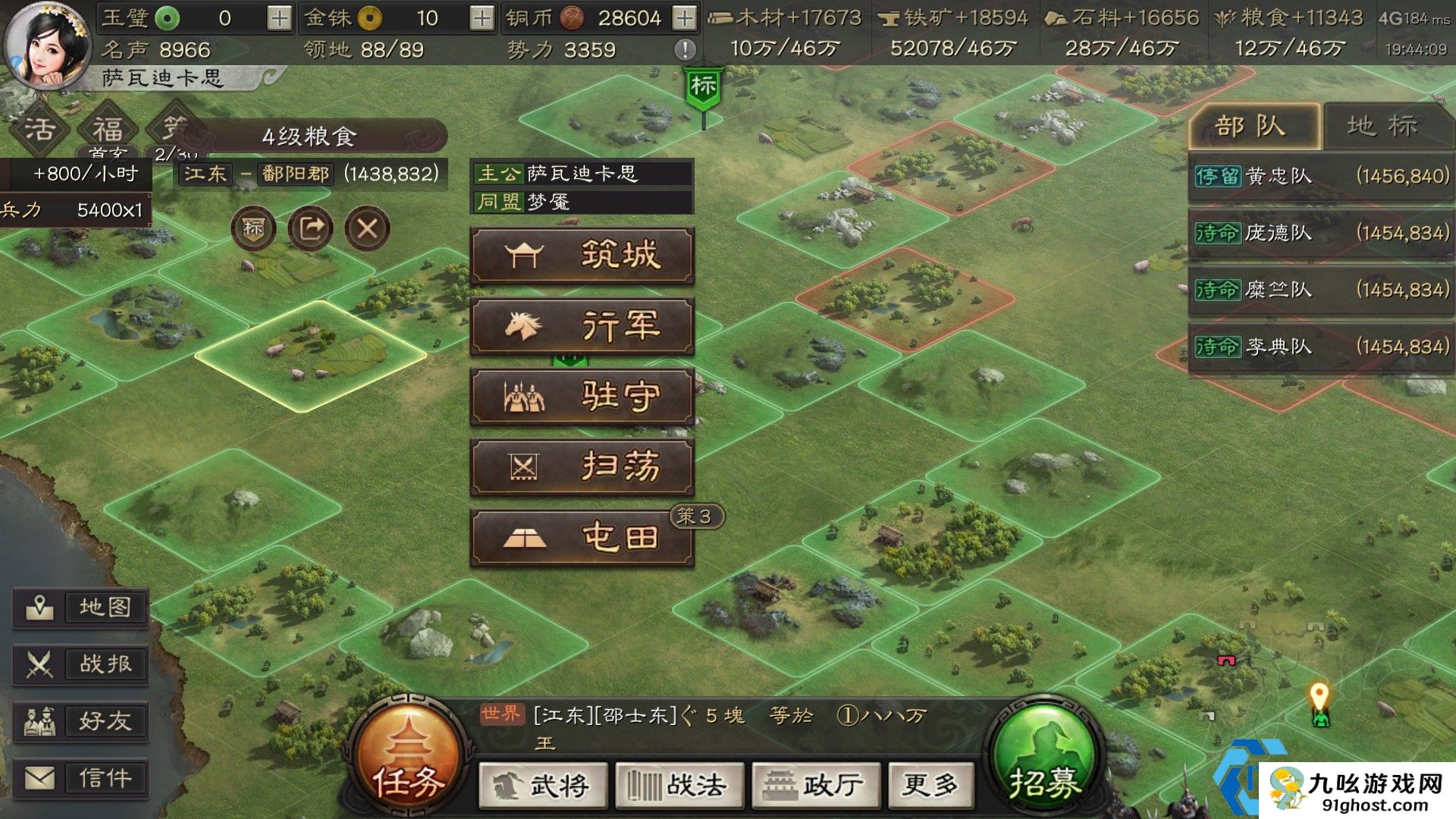Open the 信件 mail inbox
The width and height of the screenshot is (1456, 819).
point(81,778)
